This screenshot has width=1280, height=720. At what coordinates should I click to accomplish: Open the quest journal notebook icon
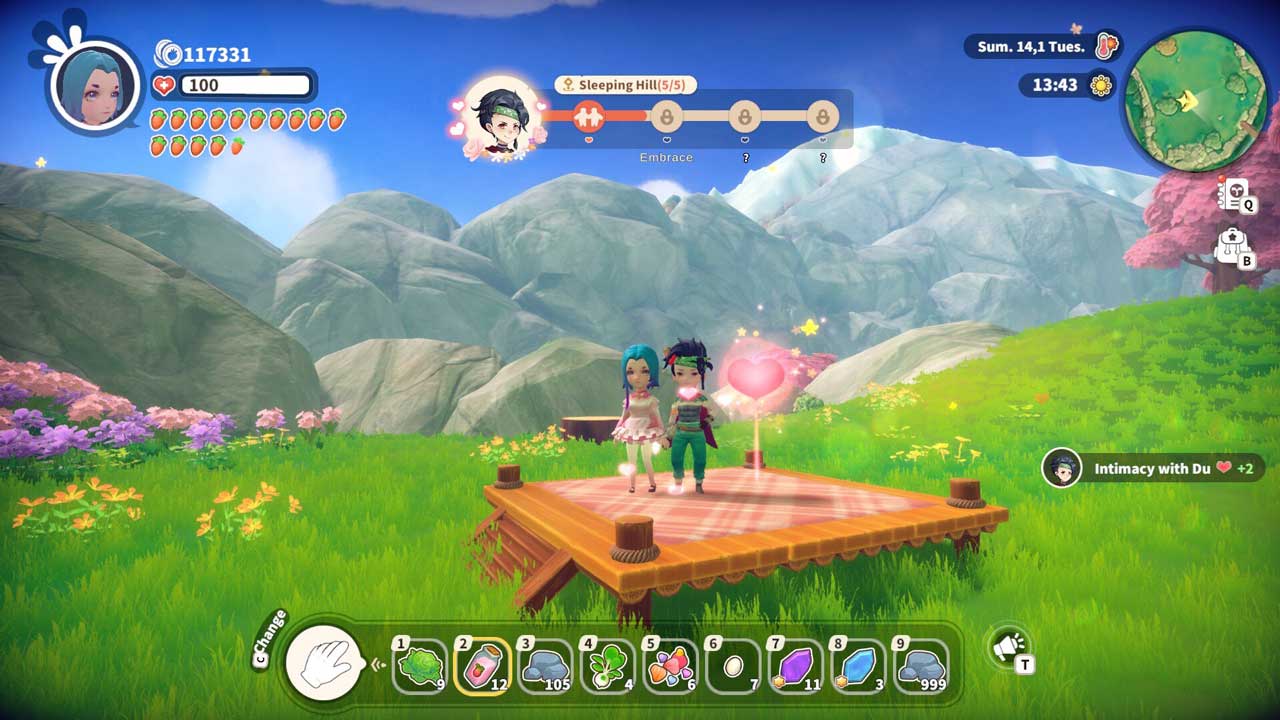pyautogui.click(x=1234, y=194)
